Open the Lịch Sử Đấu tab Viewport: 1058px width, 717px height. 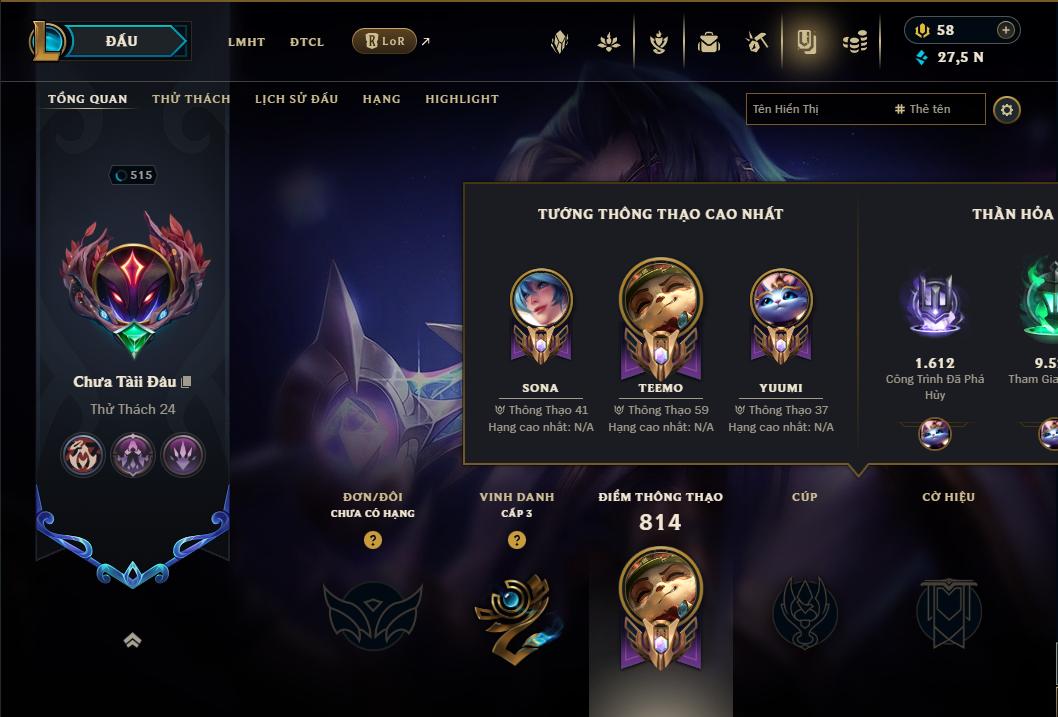click(x=296, y=99)
